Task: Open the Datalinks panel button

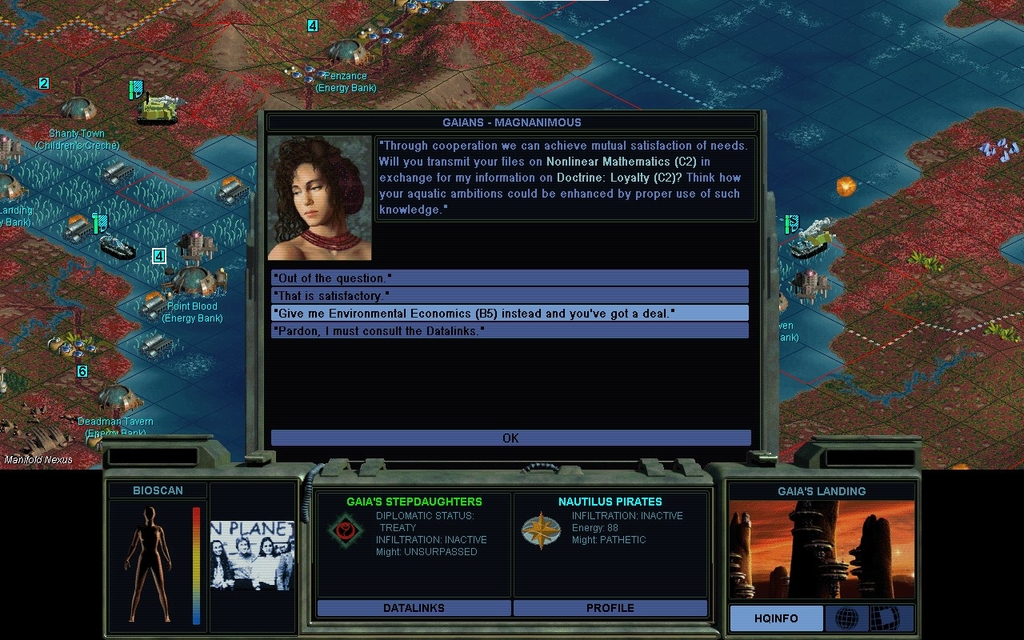Action: 414,608
